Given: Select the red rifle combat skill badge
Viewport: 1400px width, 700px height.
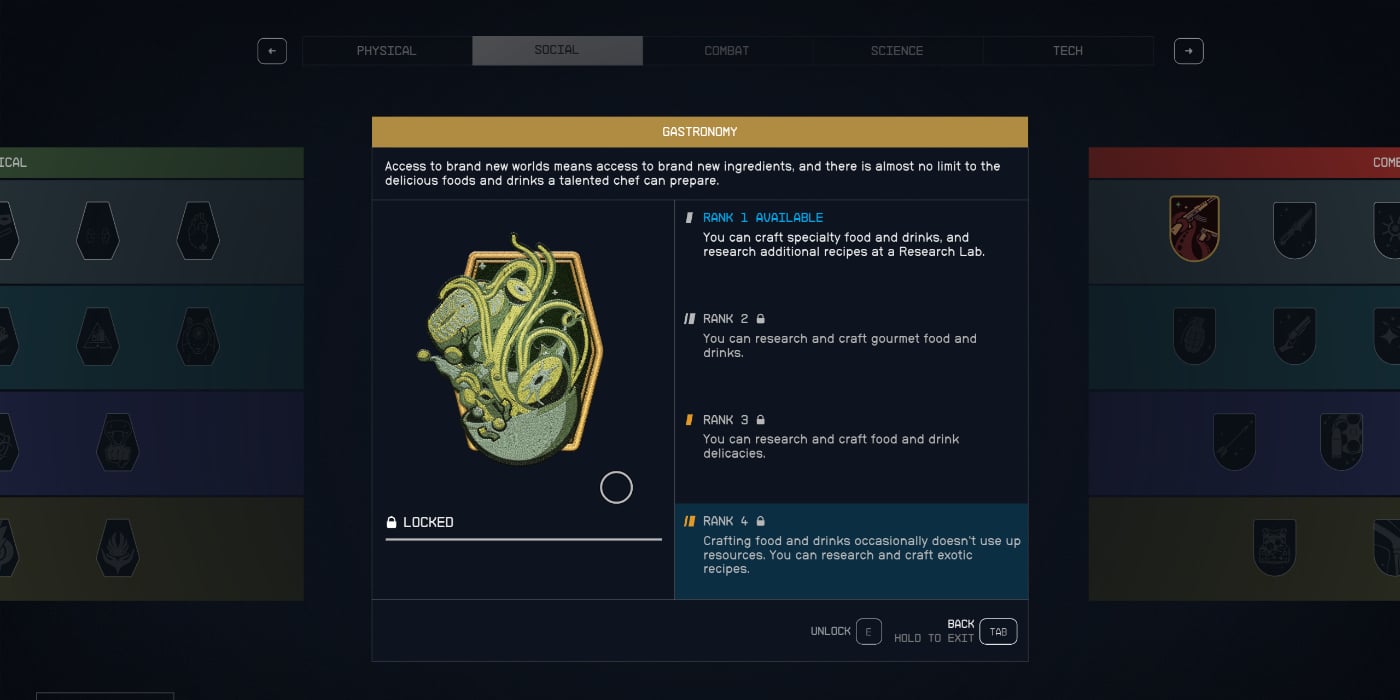Looking at the screenshot, I should click(1194, 229).
